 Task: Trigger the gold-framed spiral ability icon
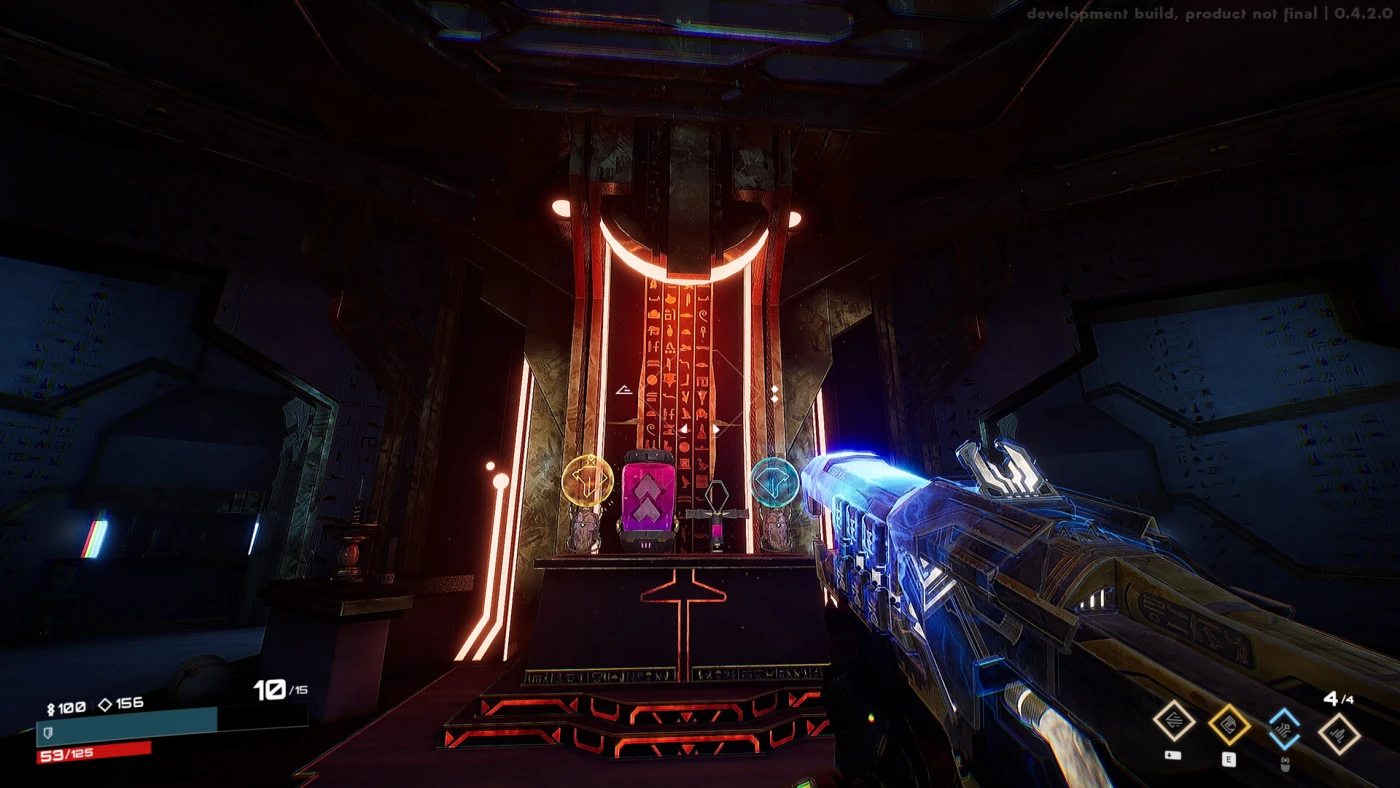point(1229,725)
